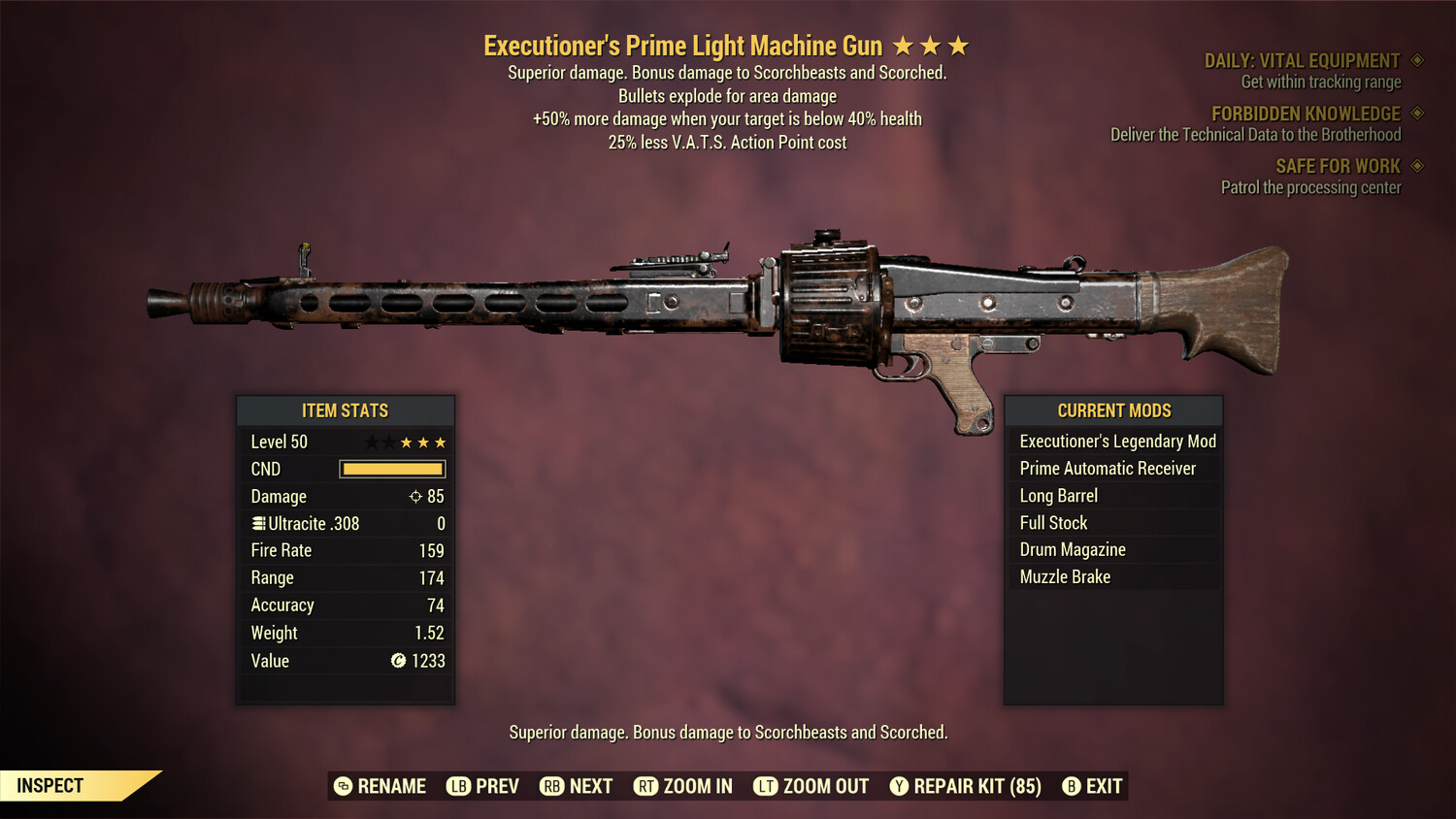1456x819 pixels.
Task: Click the RT Zoom In icon
Action: click(645, 786)
